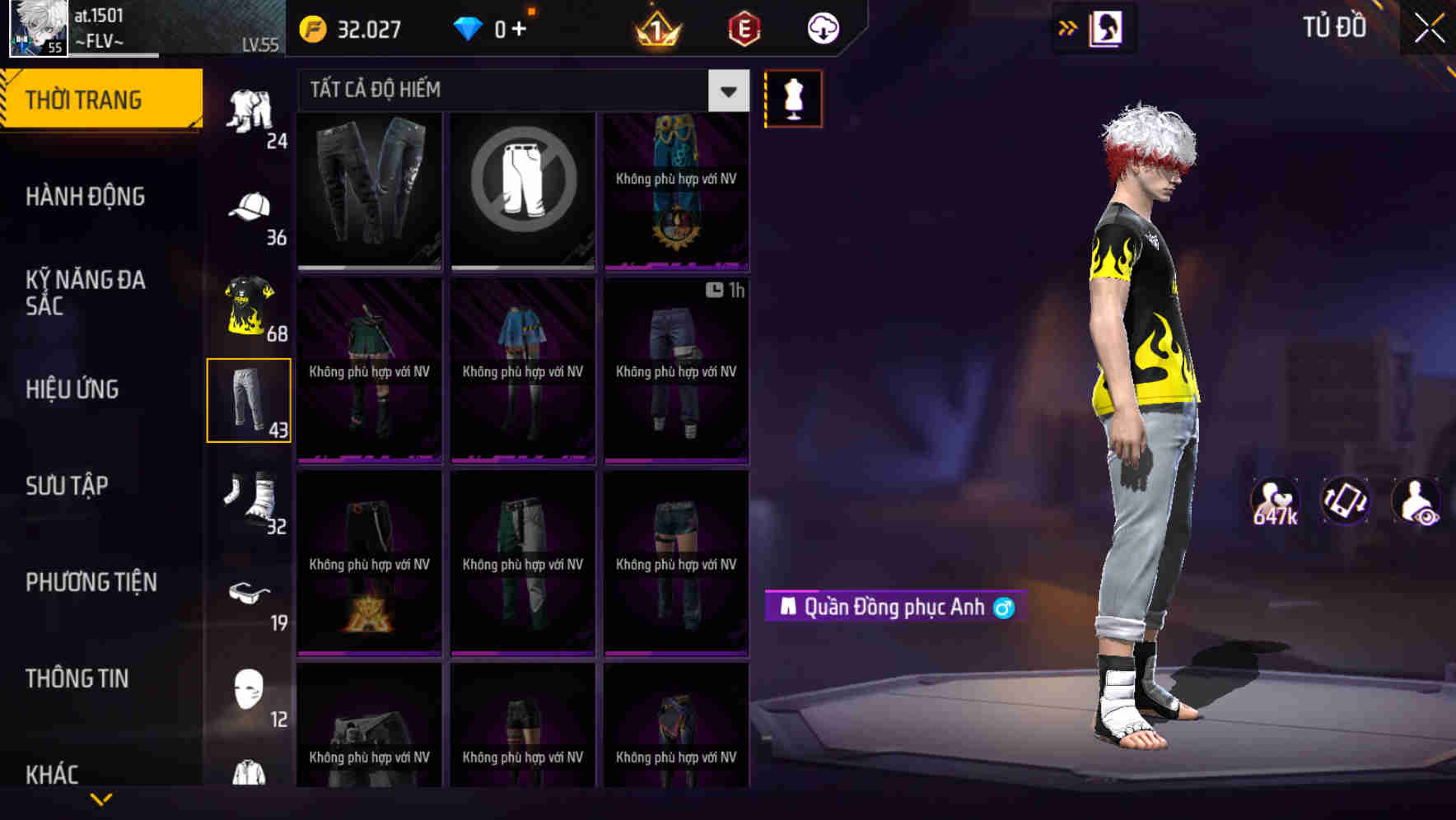Switch to the HÀNH ĐỘNG tab
Screen dimensions: 1456x820
(86, 196)
